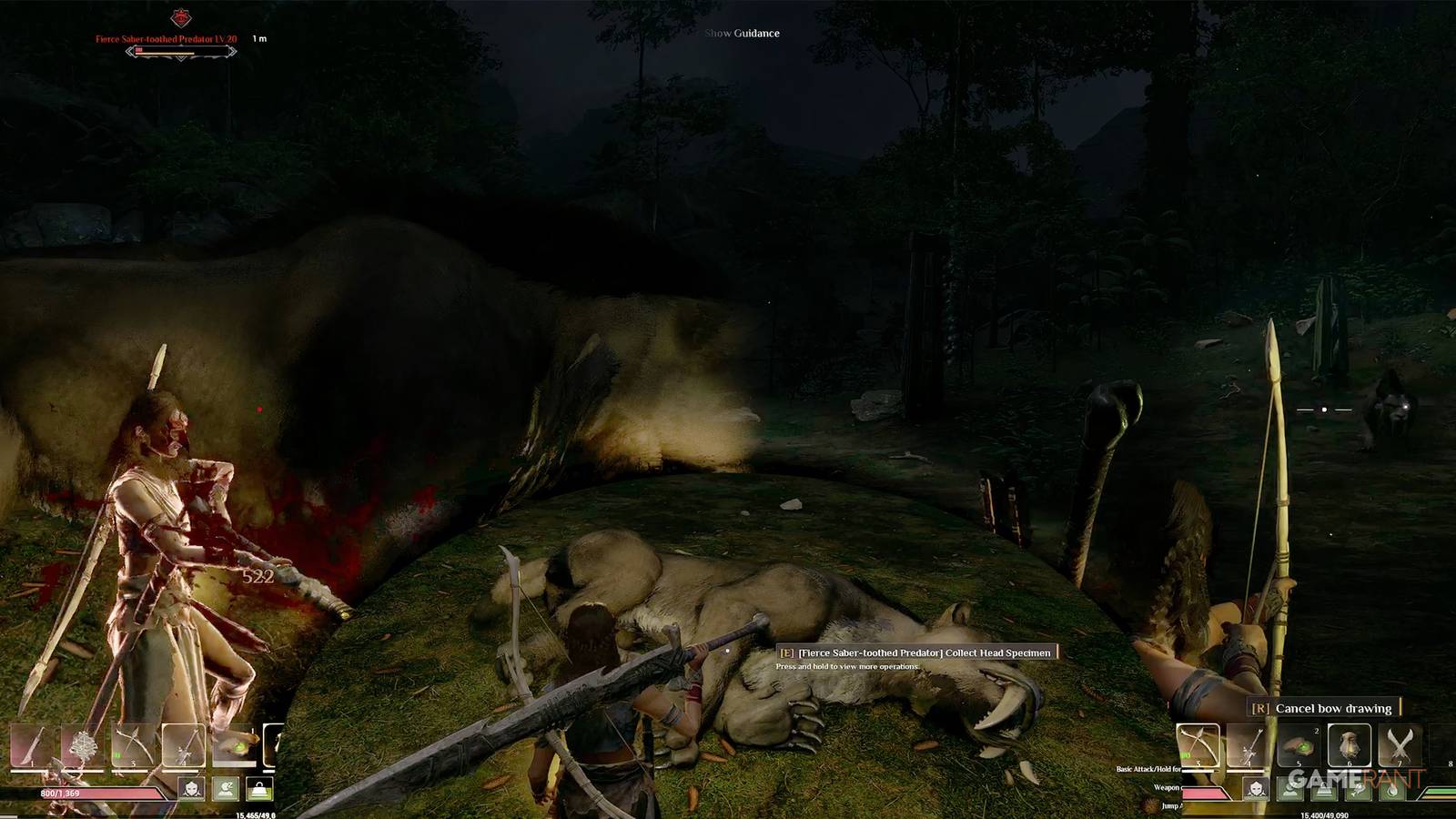Open the Show Guidance menu at top

[x=742, y=33]
